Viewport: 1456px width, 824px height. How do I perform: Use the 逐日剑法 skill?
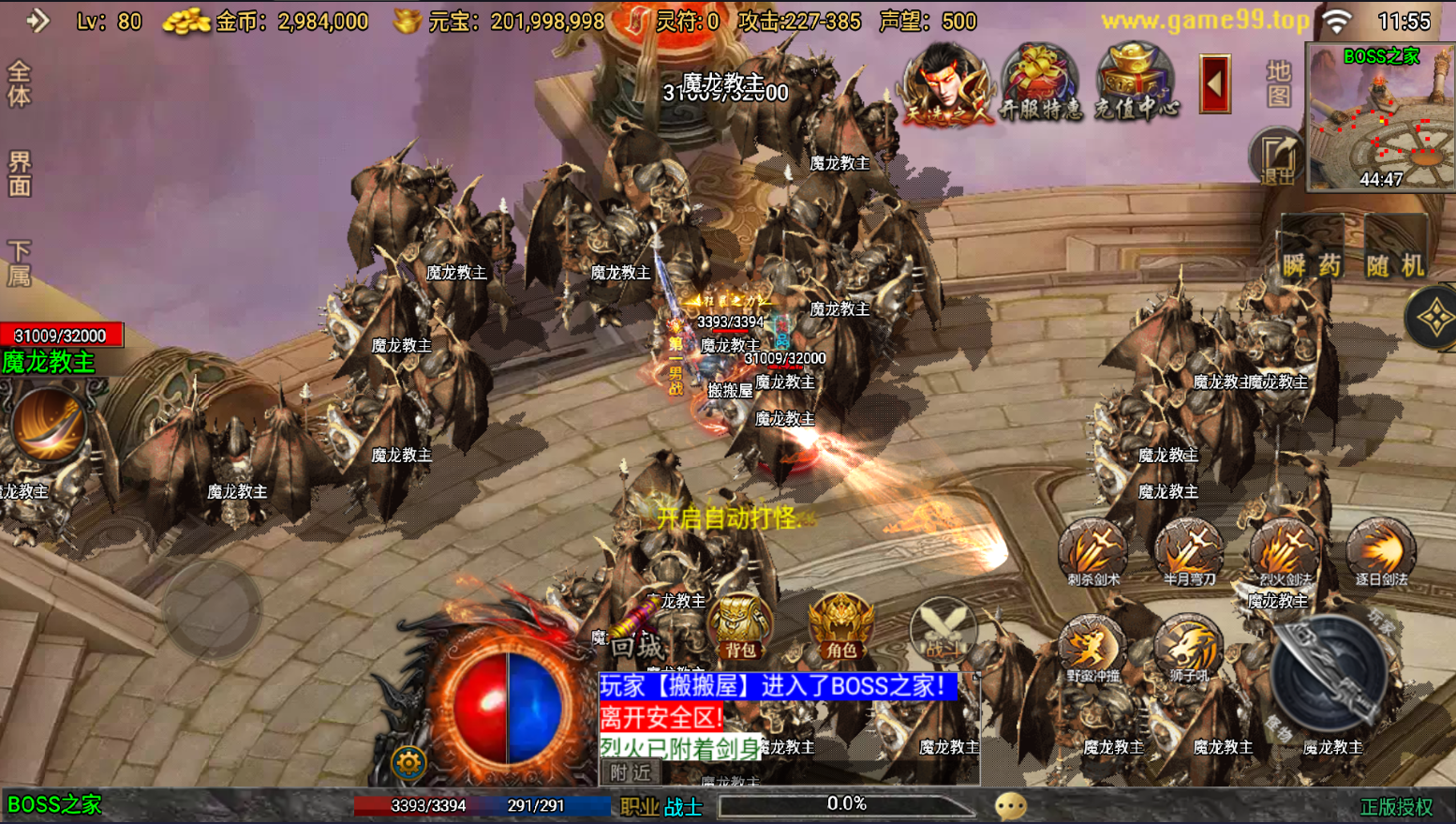[x=1381, y=552]
